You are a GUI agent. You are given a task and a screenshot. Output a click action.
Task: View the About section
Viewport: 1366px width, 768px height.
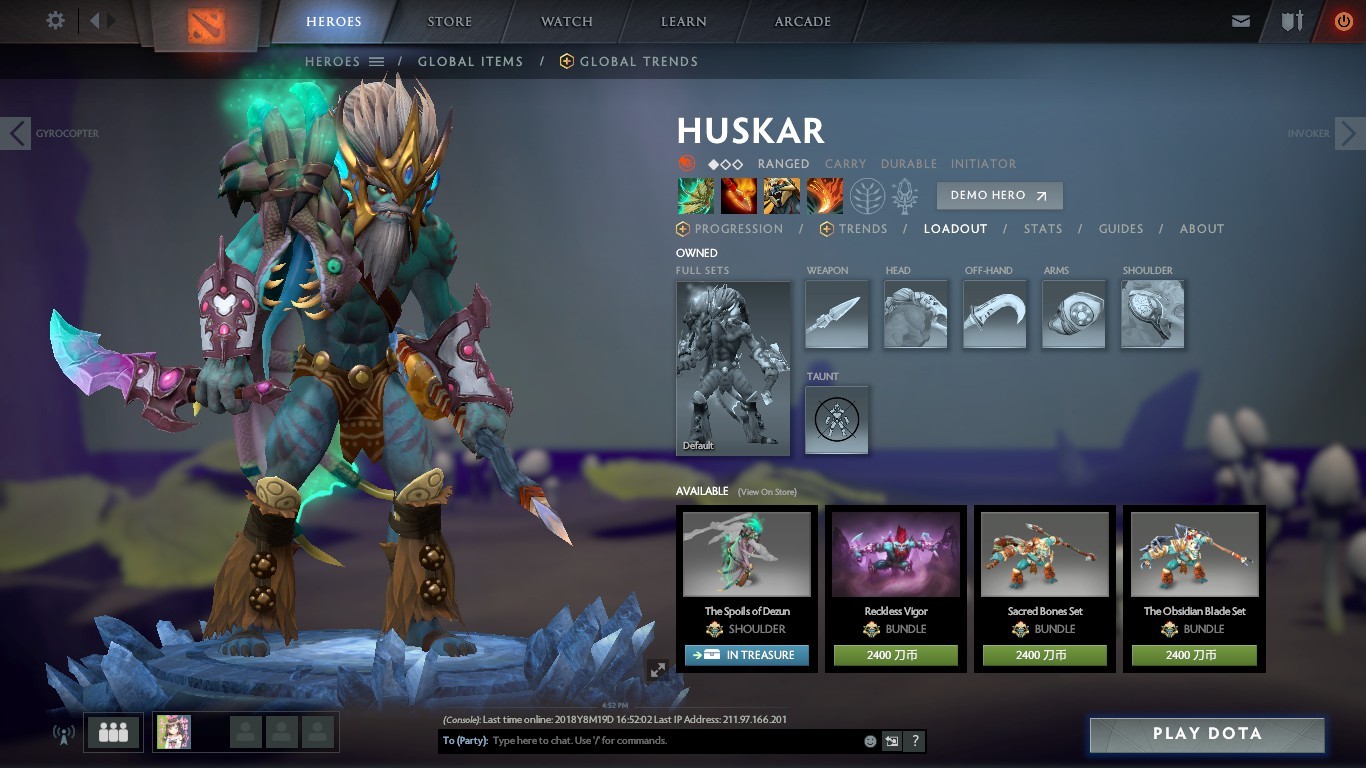pos(1202,229)
